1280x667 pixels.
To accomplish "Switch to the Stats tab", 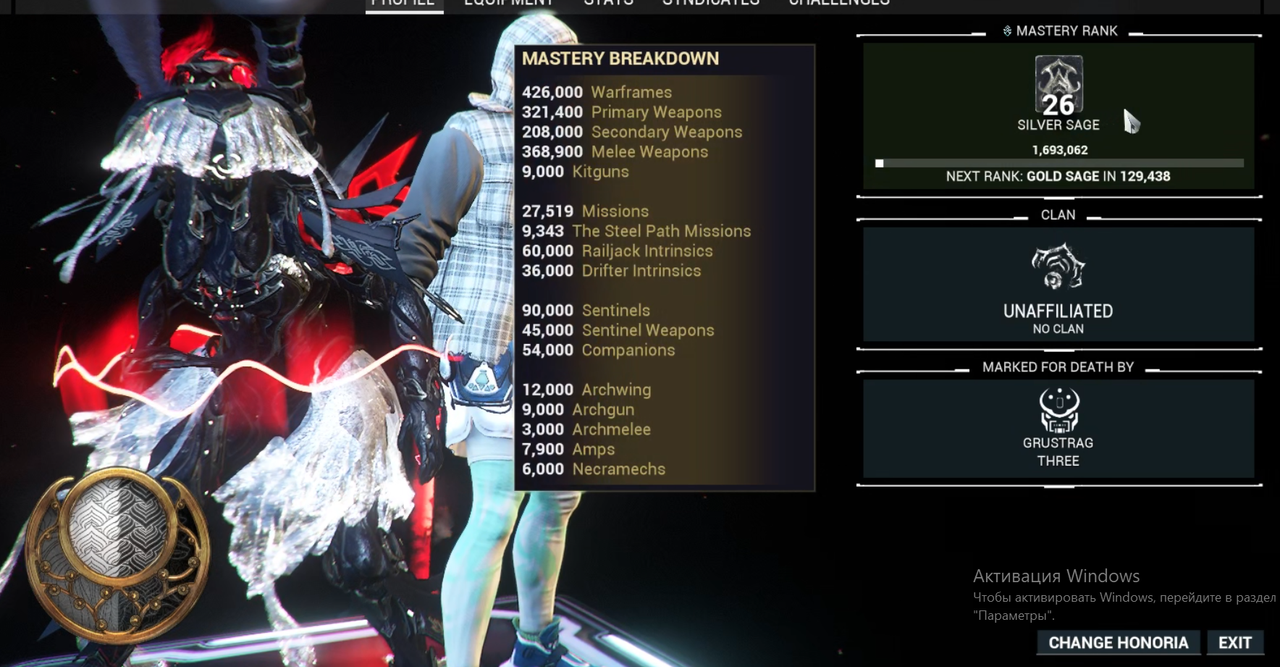I will (608, 3).
